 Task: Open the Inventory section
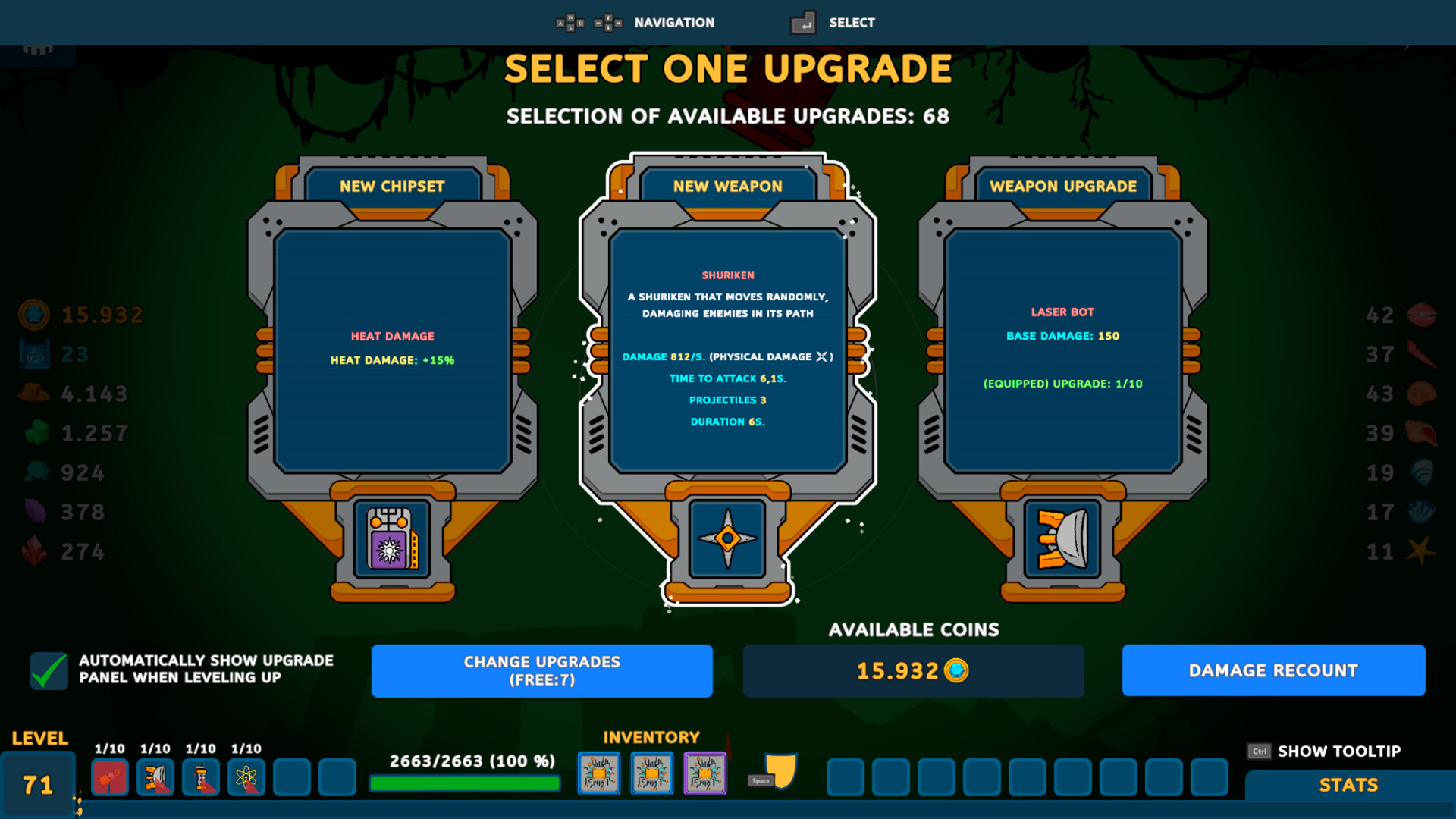(651, 736)
